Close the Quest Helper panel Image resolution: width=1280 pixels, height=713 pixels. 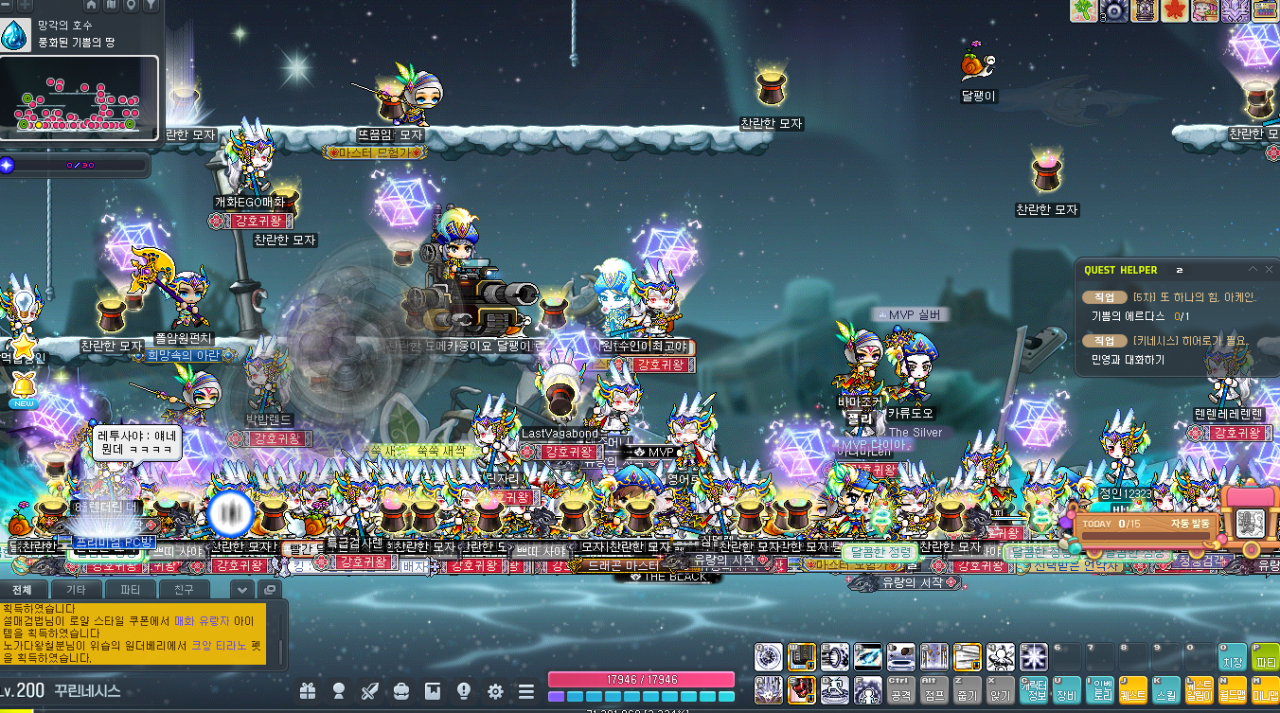coord(1269,270)
